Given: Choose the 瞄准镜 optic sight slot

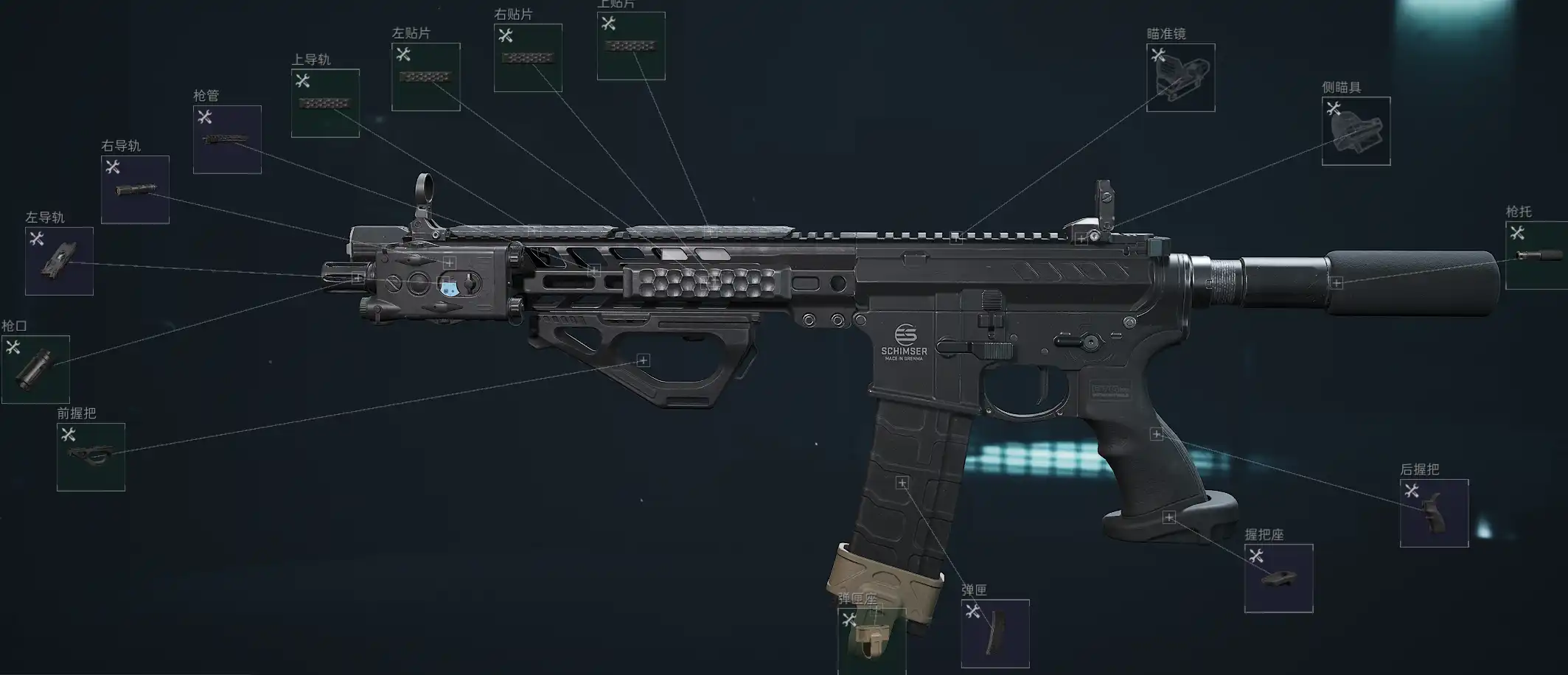Looking at the screenshot, I should point(1180,77).
